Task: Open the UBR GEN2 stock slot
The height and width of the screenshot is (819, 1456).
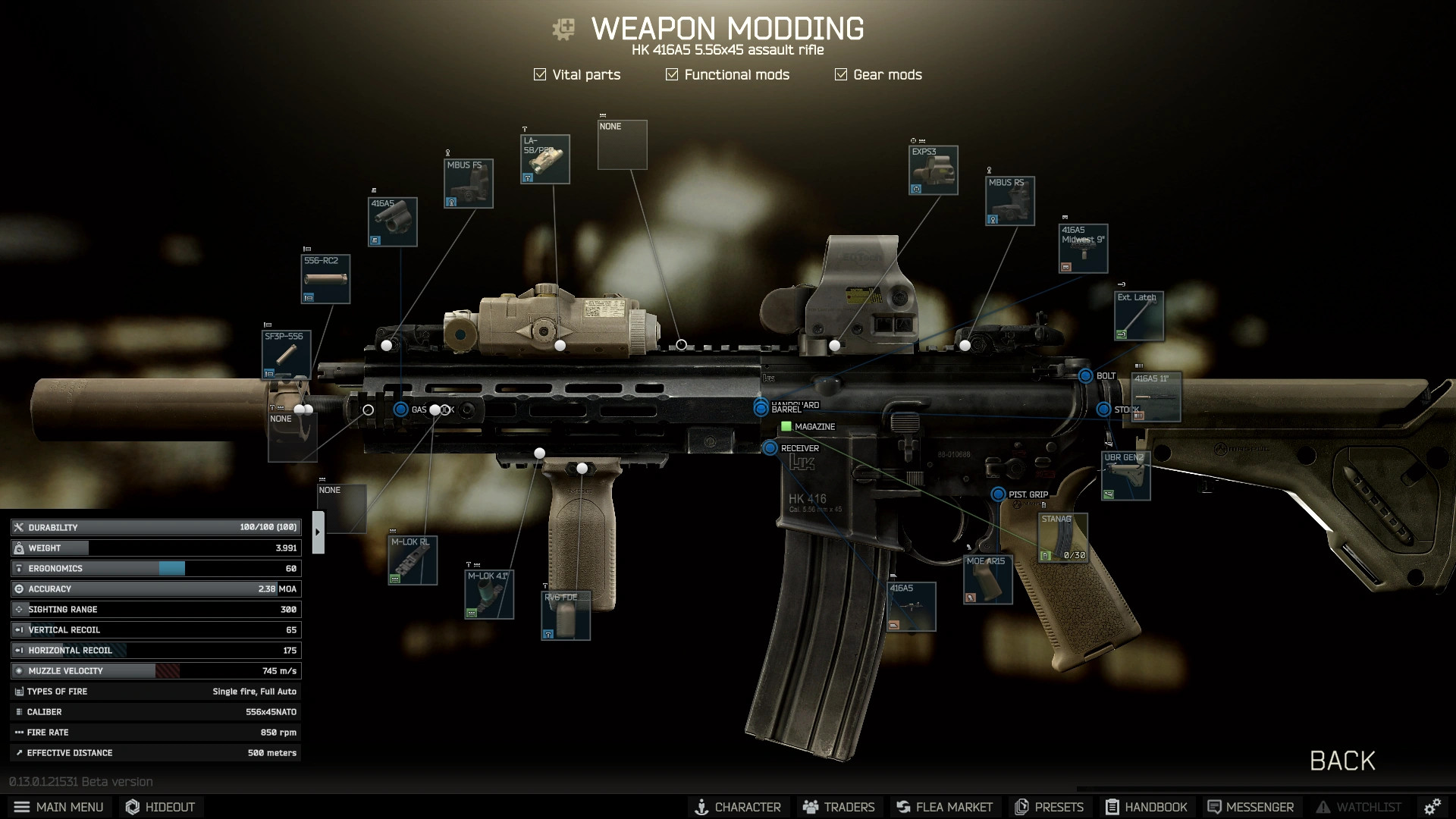Action: (x=1125, y=475)
